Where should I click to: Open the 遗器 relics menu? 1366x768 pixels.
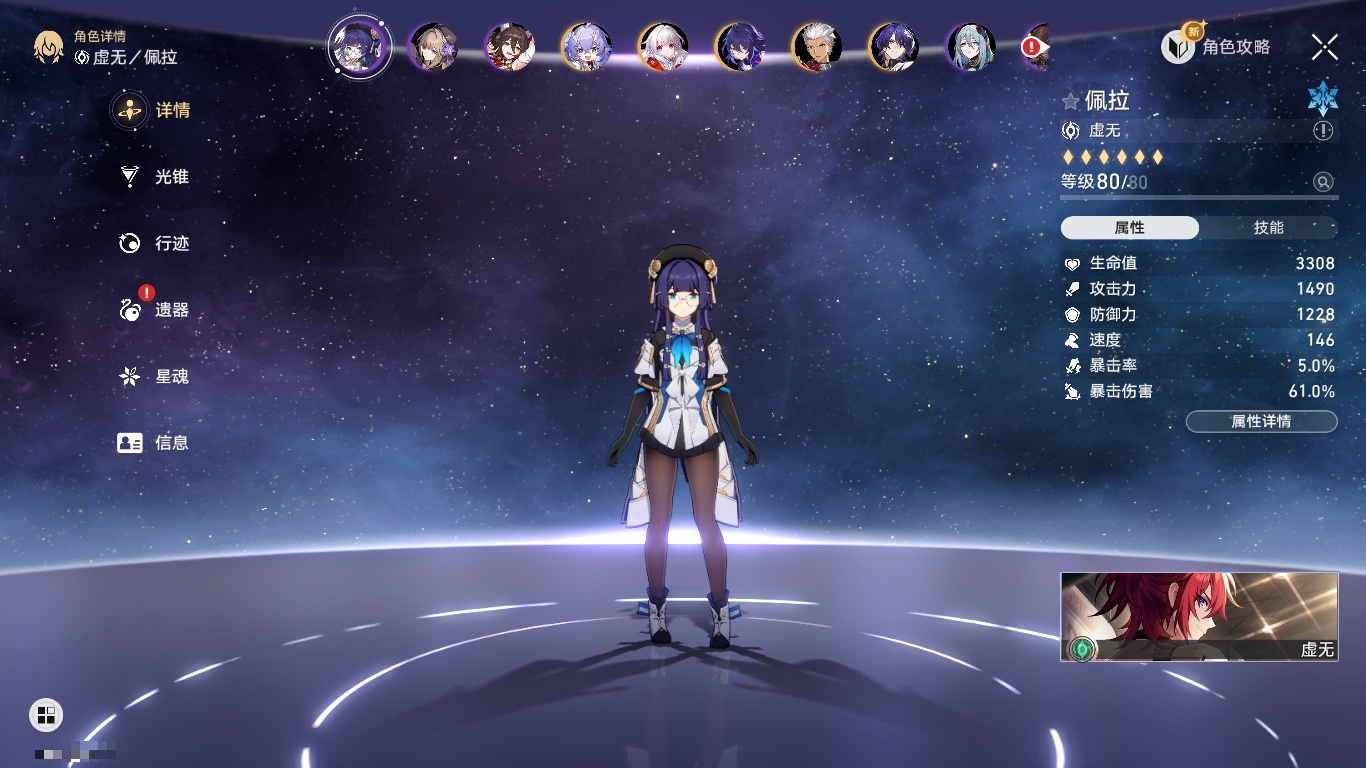pos(154,310)
